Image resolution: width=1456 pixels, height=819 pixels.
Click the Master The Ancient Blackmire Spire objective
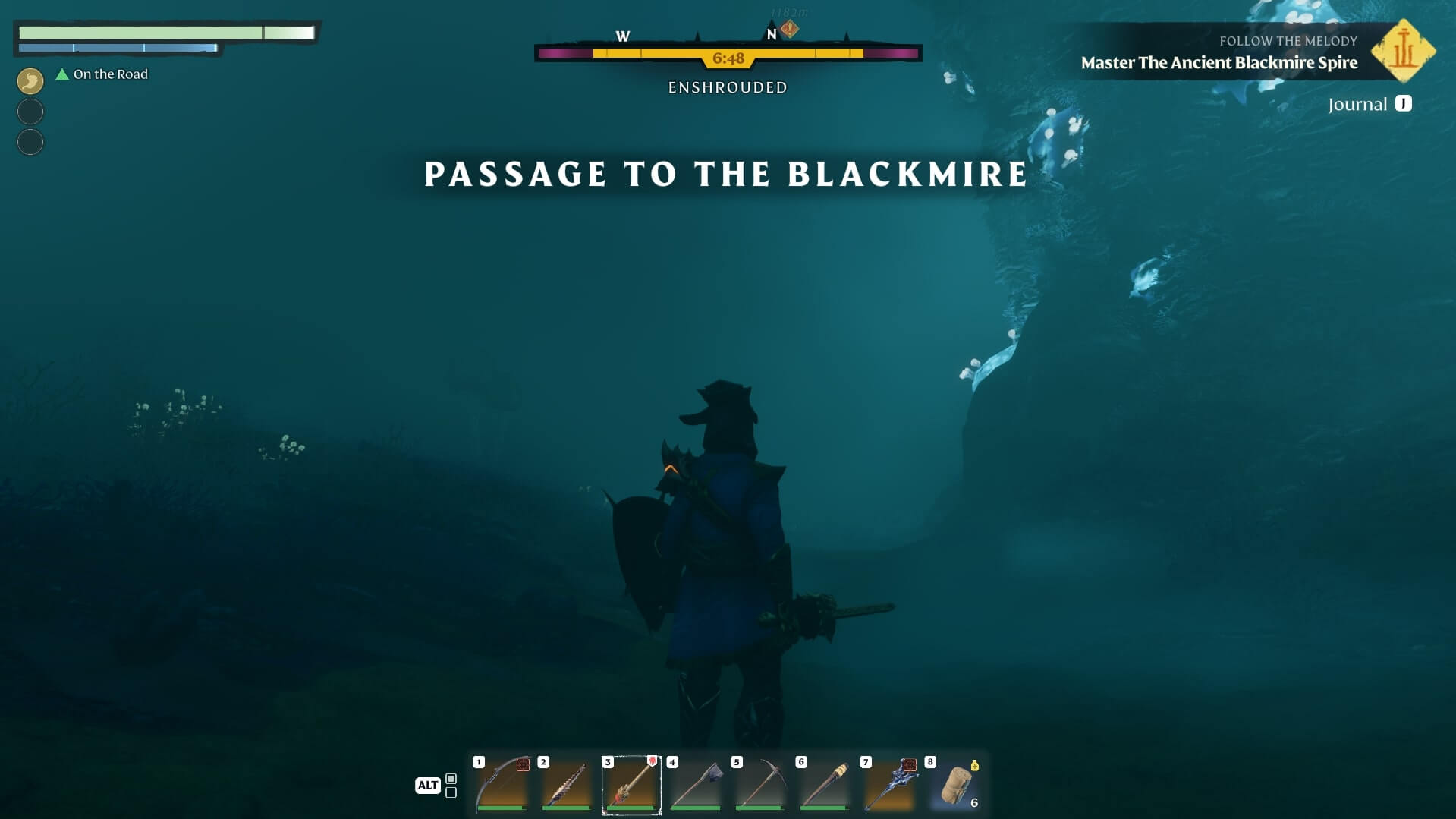point(1219,63)
